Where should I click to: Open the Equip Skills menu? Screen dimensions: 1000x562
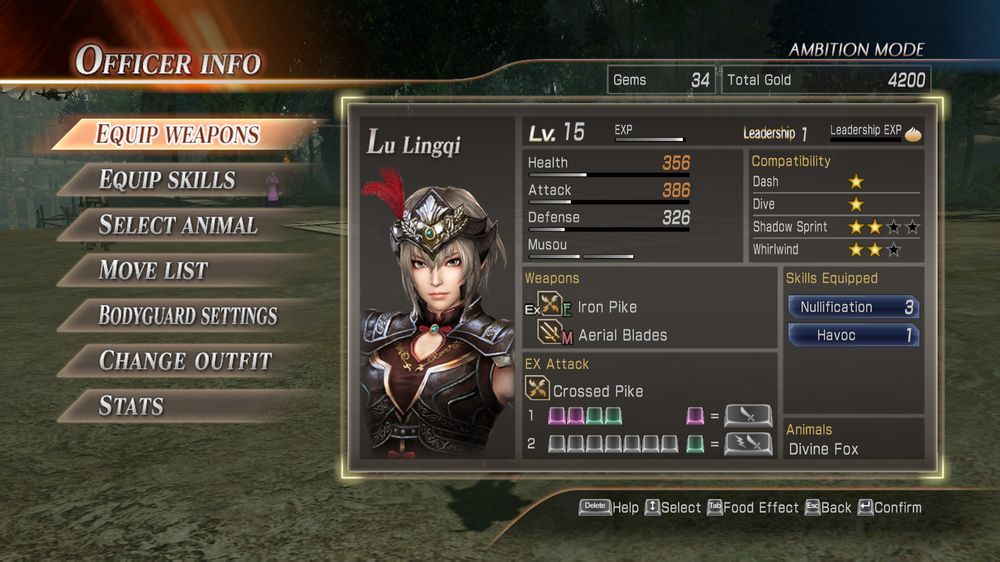click(167, 180)
